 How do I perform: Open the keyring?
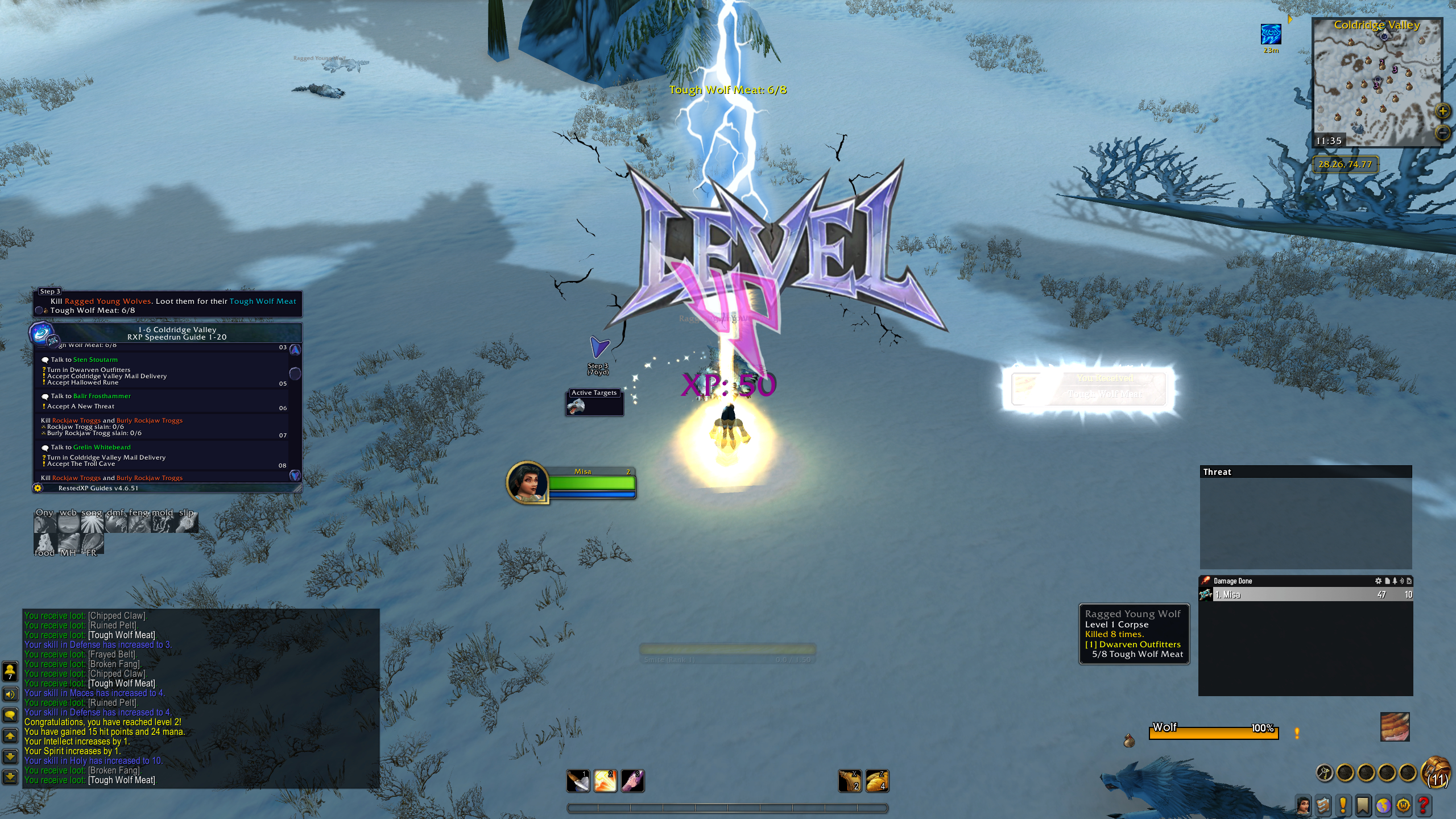pos(1325,772)
